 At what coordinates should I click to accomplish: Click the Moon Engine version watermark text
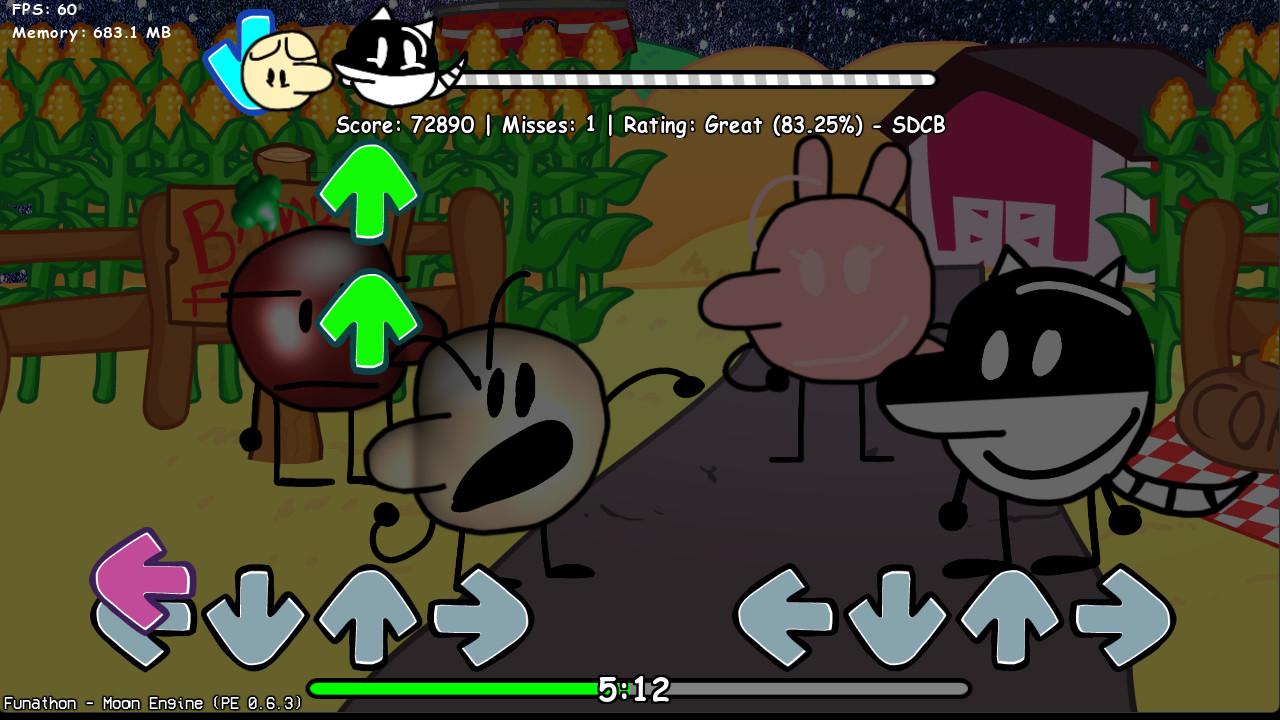point(150,703)
